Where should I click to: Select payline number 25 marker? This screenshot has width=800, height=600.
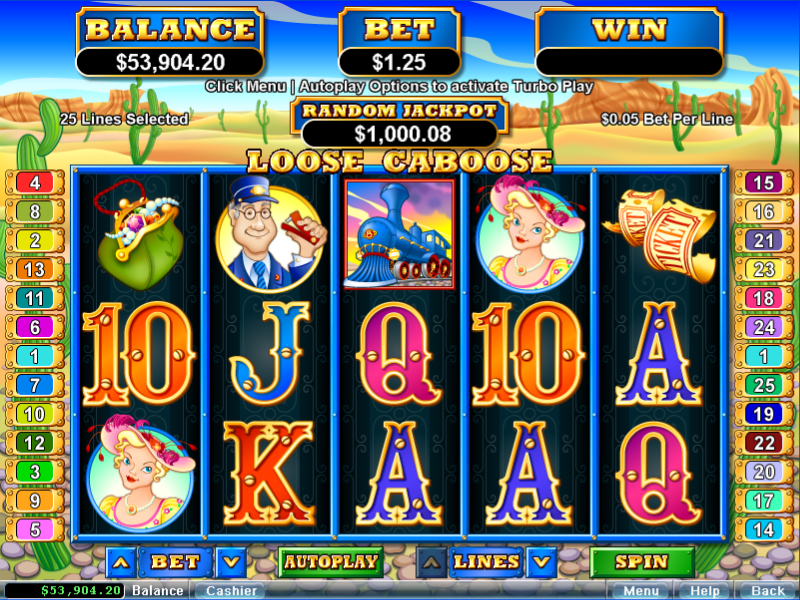(763, 385)
